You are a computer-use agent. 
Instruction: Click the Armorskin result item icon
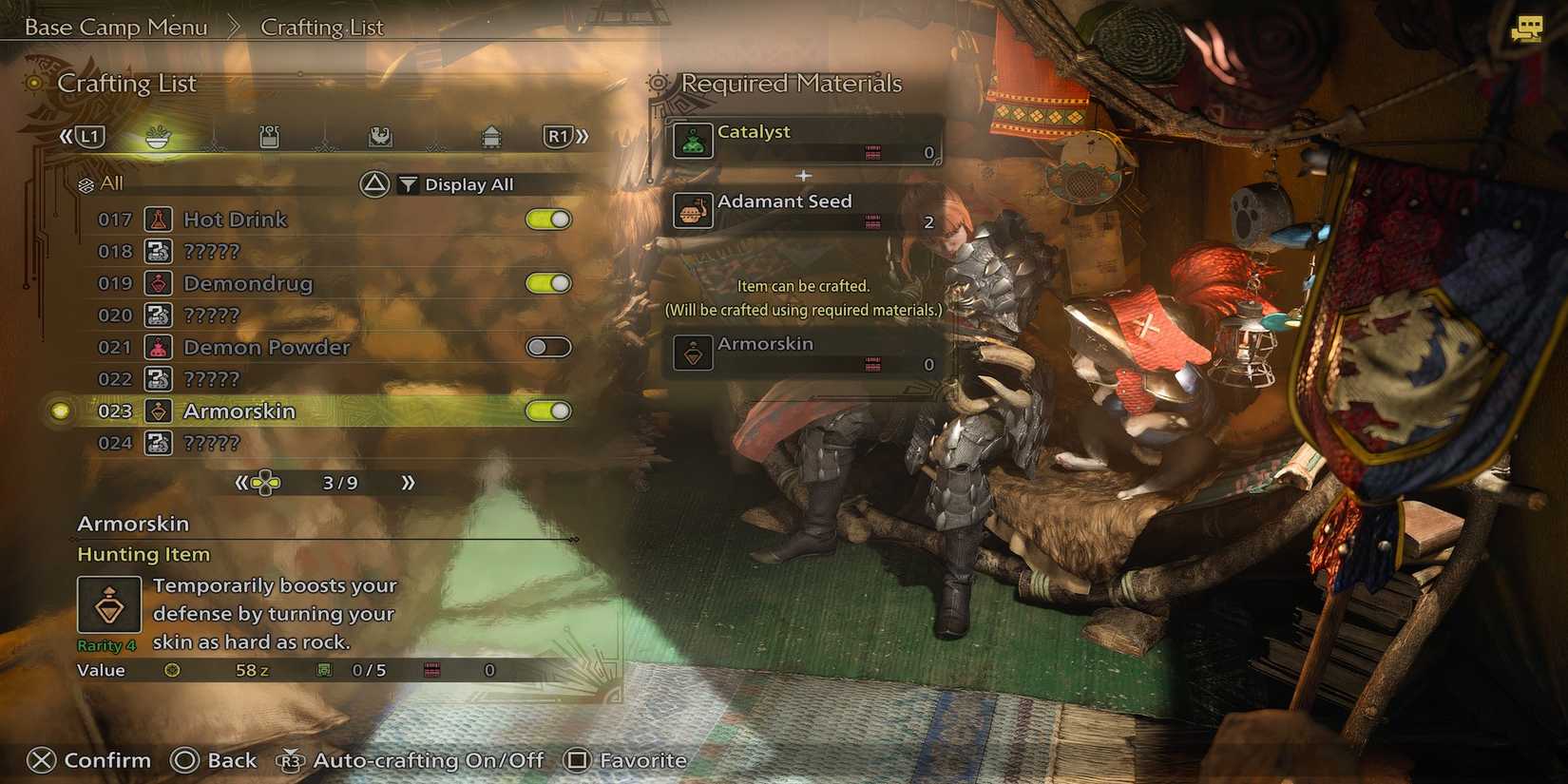[x=693, y=353]
